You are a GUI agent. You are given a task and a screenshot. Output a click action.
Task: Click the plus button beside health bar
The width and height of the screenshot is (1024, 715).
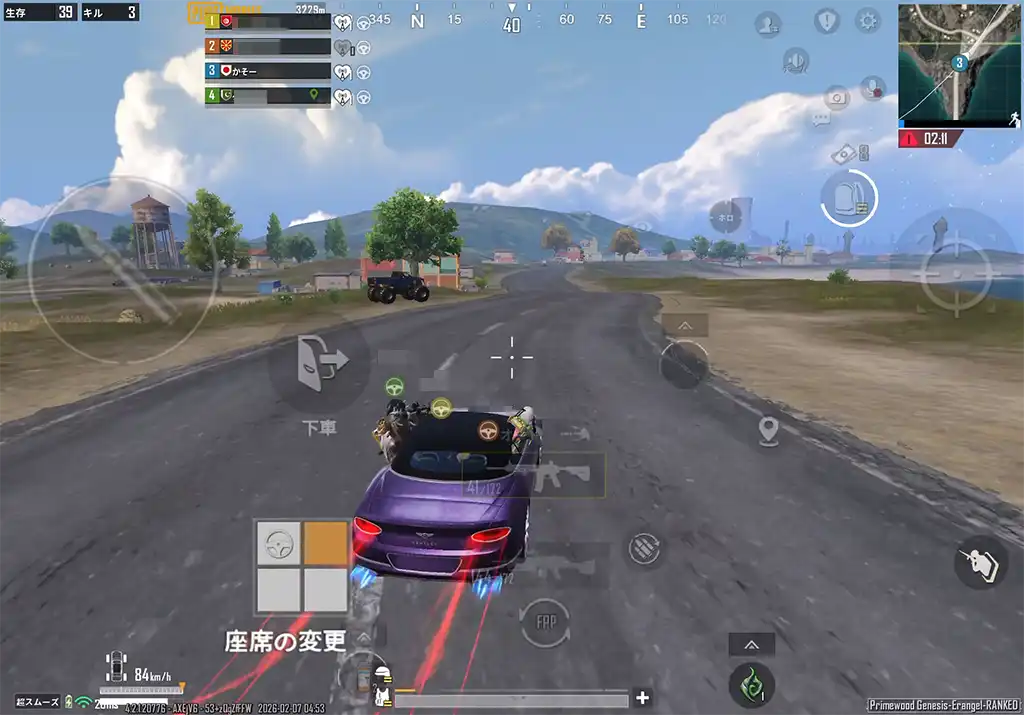(x=643, y=698)
